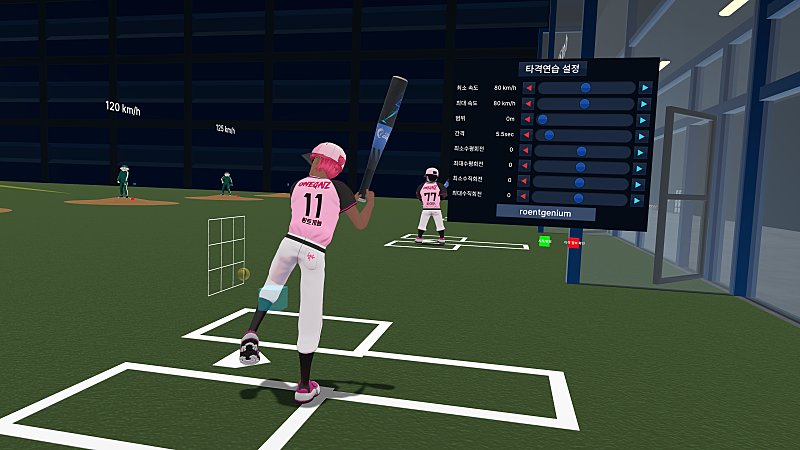800x450 pixels.
Task: Click the 최대 속도 maximum speed slider
Action: 586,104
